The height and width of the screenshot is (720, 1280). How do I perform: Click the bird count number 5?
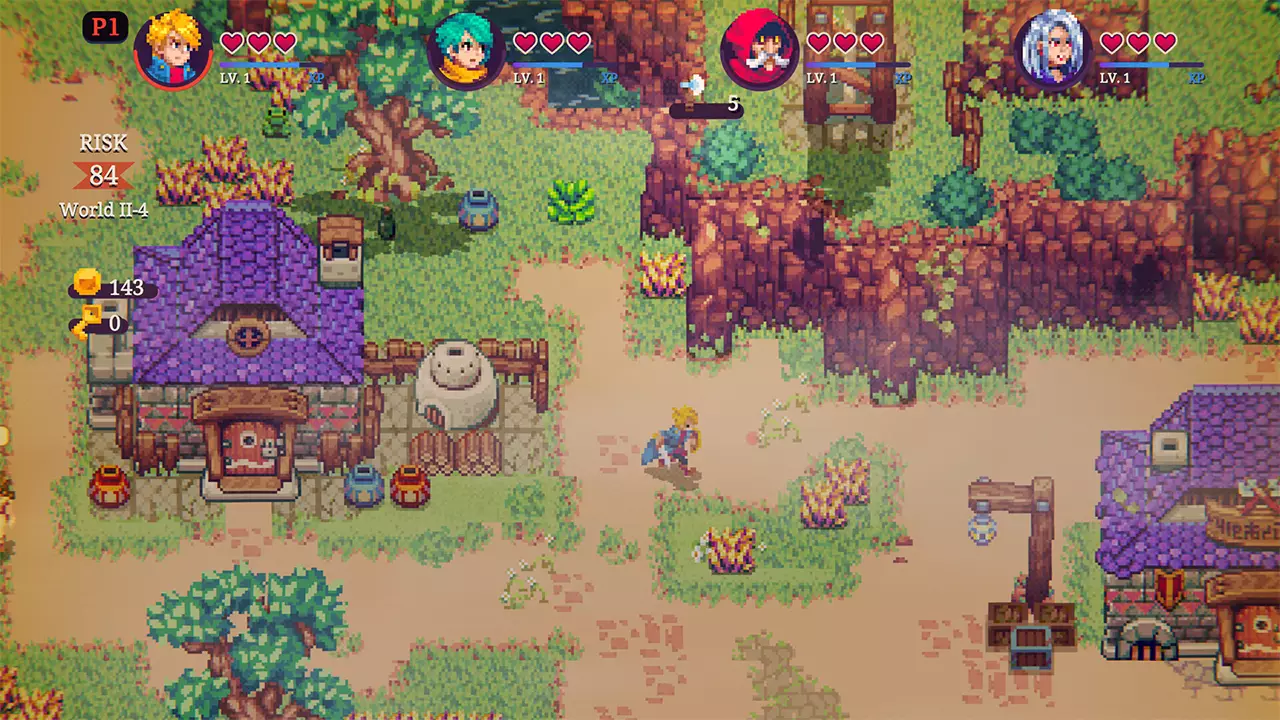click(734, 102)
